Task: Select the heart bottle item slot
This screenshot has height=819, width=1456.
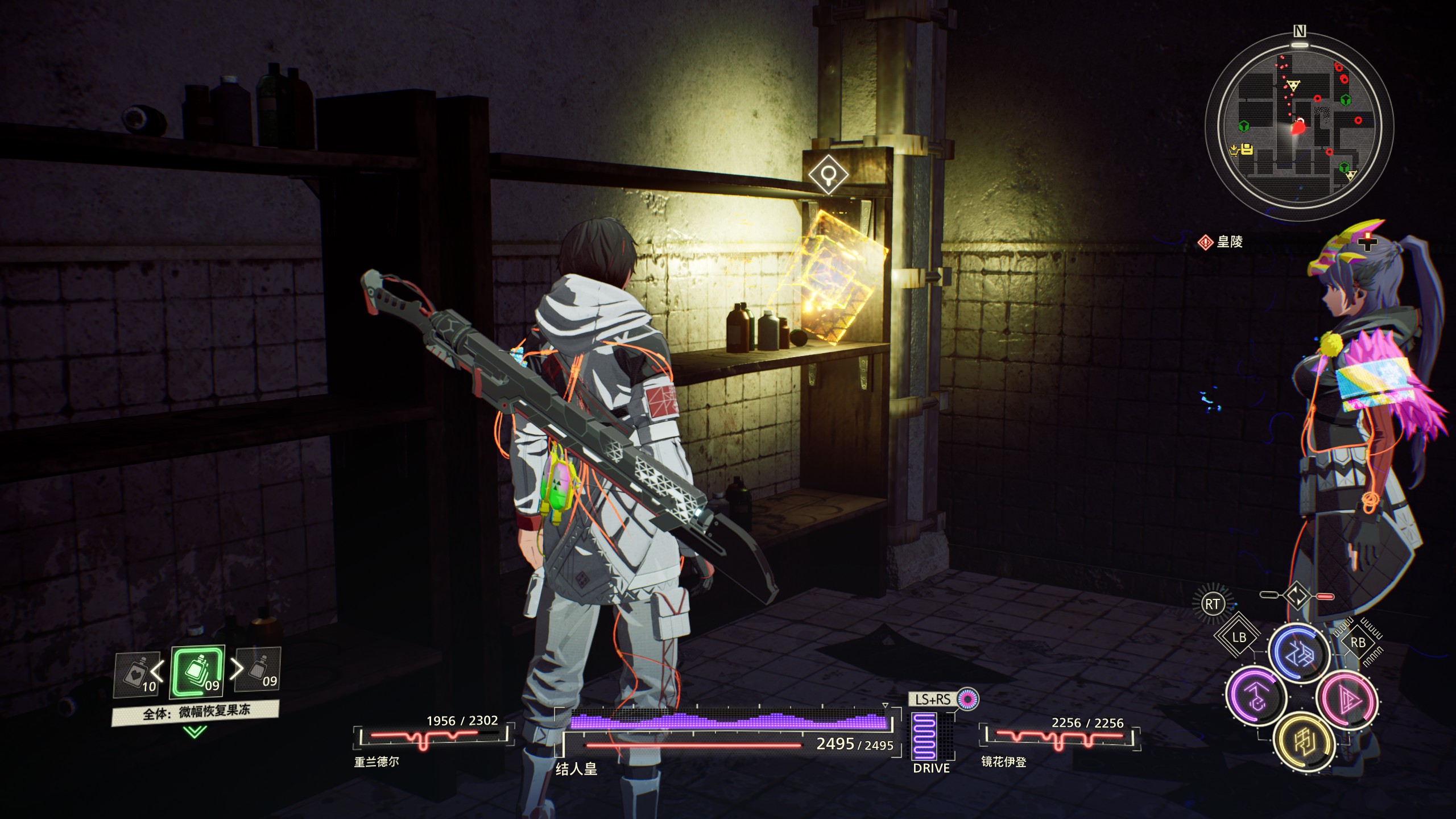Action: (x=136, y=674)
